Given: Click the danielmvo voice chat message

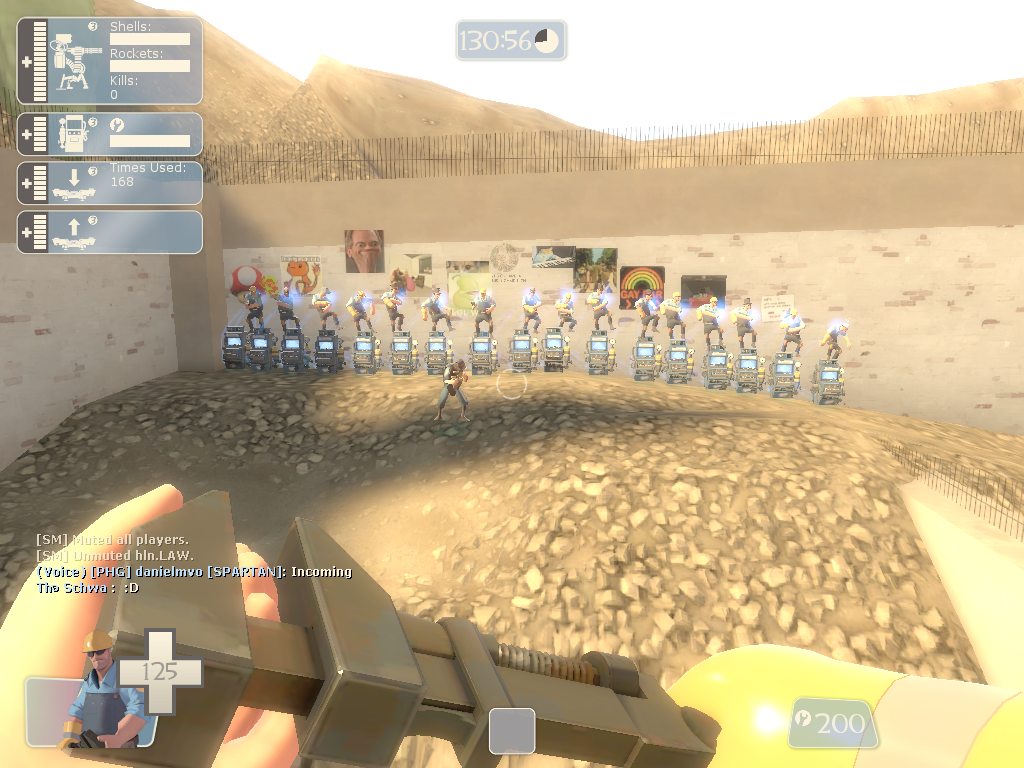Looking at the screenshot, I should [194, 572].
